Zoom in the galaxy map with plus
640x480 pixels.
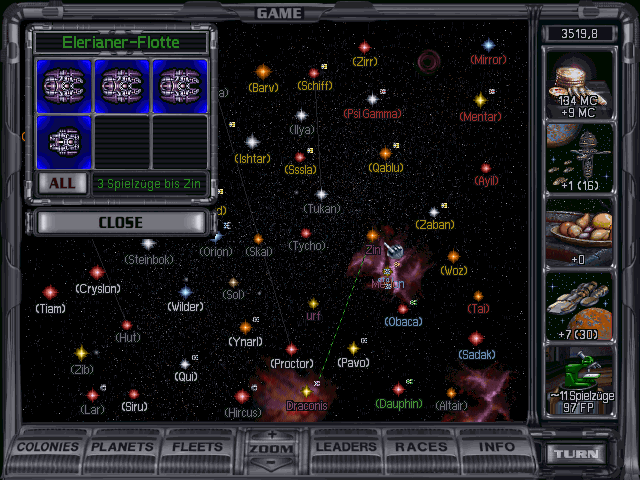(x=273, y=436)
